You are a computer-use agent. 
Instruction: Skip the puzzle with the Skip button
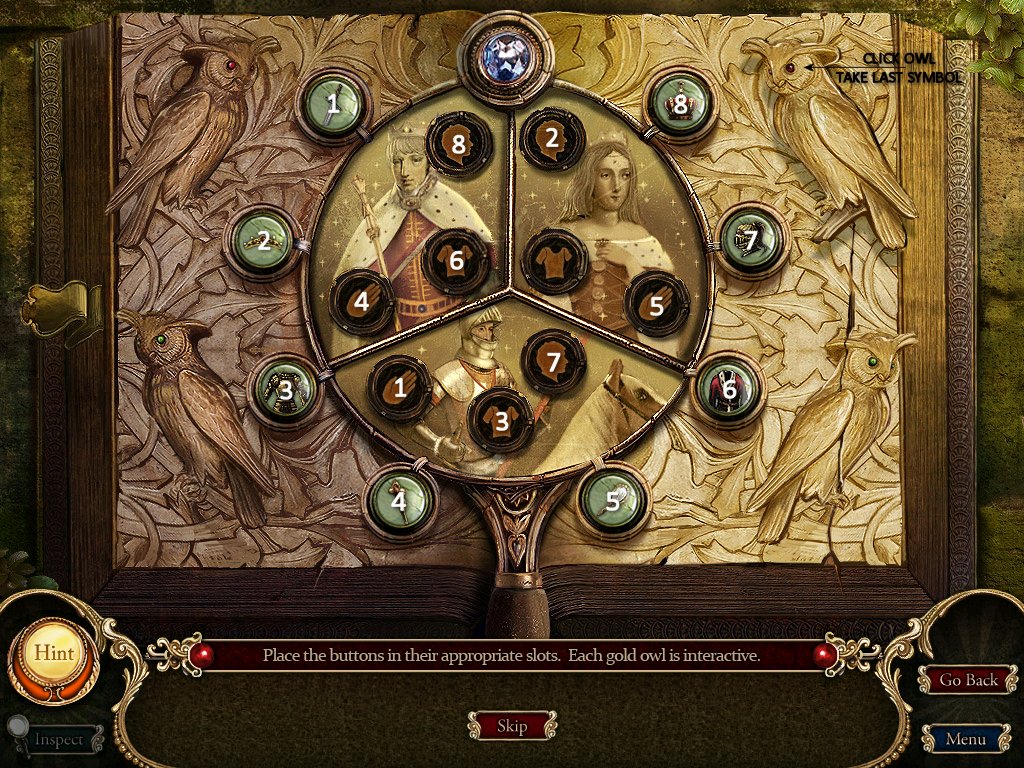tap(511, 726)
